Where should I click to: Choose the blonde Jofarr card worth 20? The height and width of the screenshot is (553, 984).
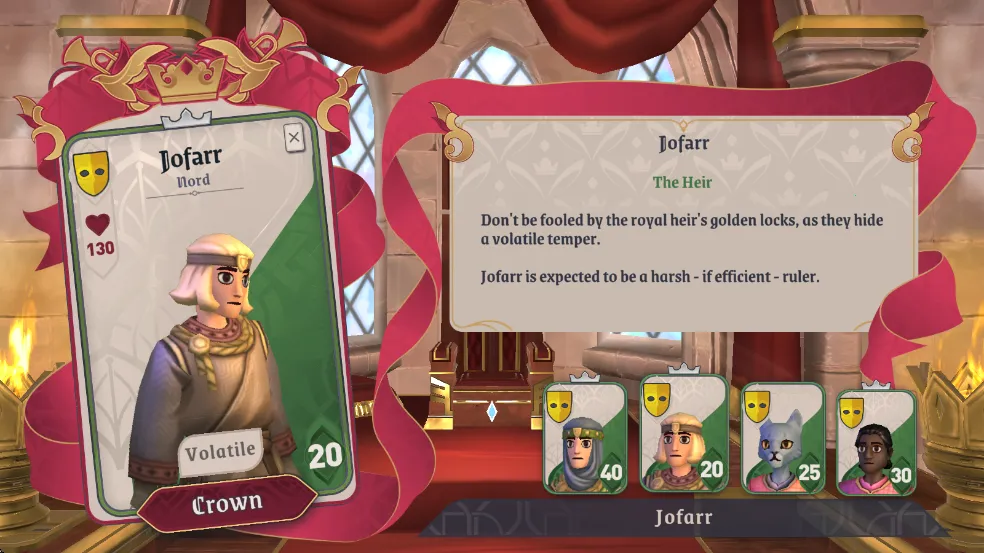pyautogui.click(x=684, y=435)
